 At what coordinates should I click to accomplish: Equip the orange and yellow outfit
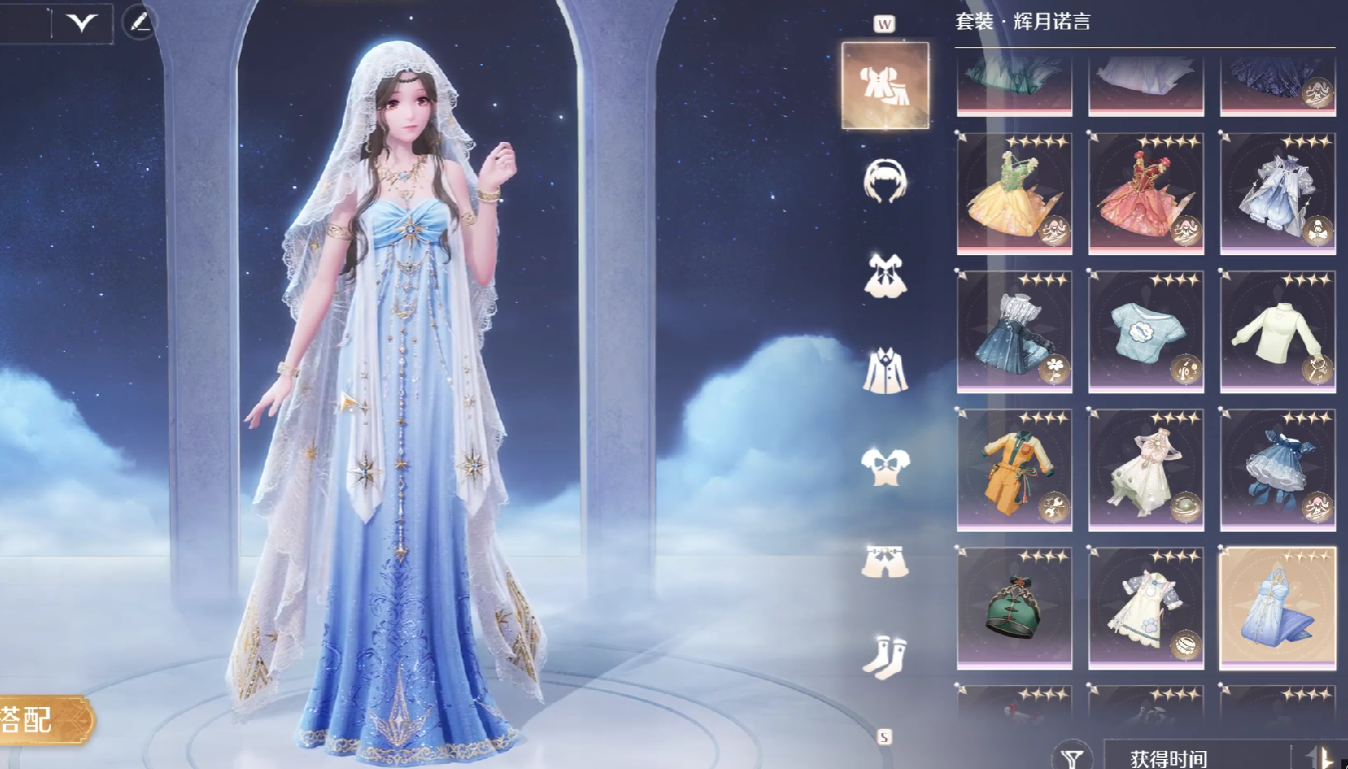coord(1014,470)
